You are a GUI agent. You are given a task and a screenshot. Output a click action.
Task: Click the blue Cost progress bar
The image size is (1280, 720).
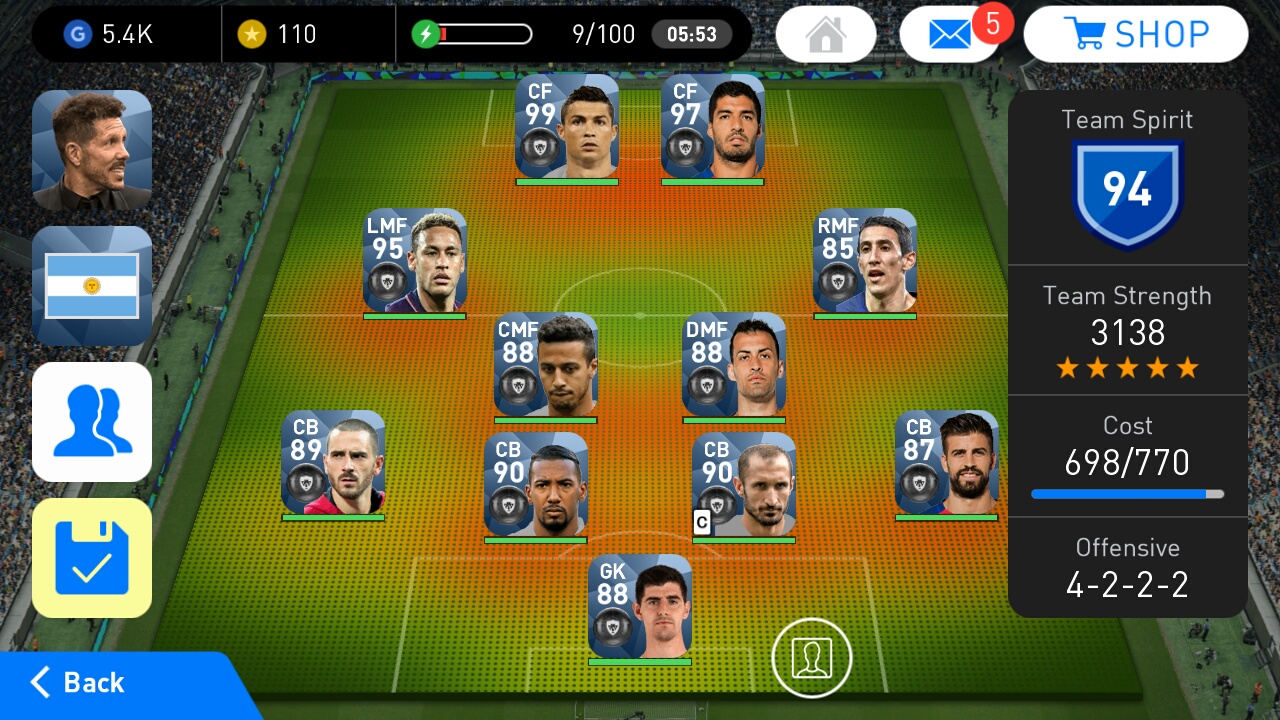point(1124,493)
